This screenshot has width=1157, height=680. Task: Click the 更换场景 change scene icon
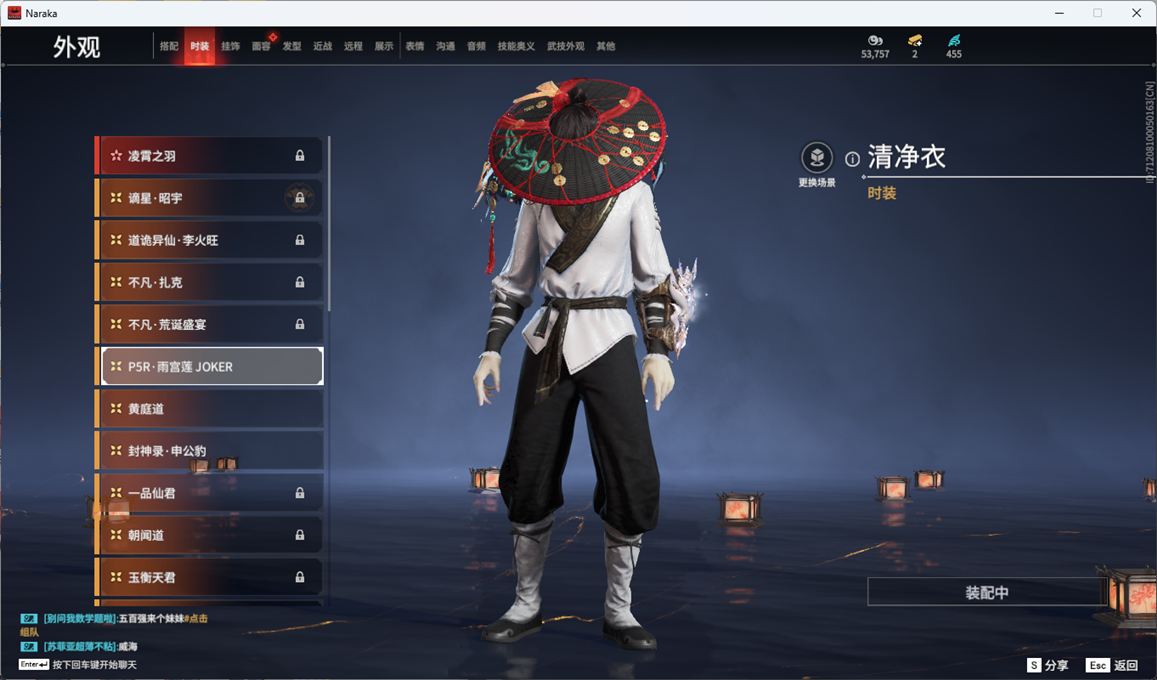pyautogui.click(x=817, y=158)
